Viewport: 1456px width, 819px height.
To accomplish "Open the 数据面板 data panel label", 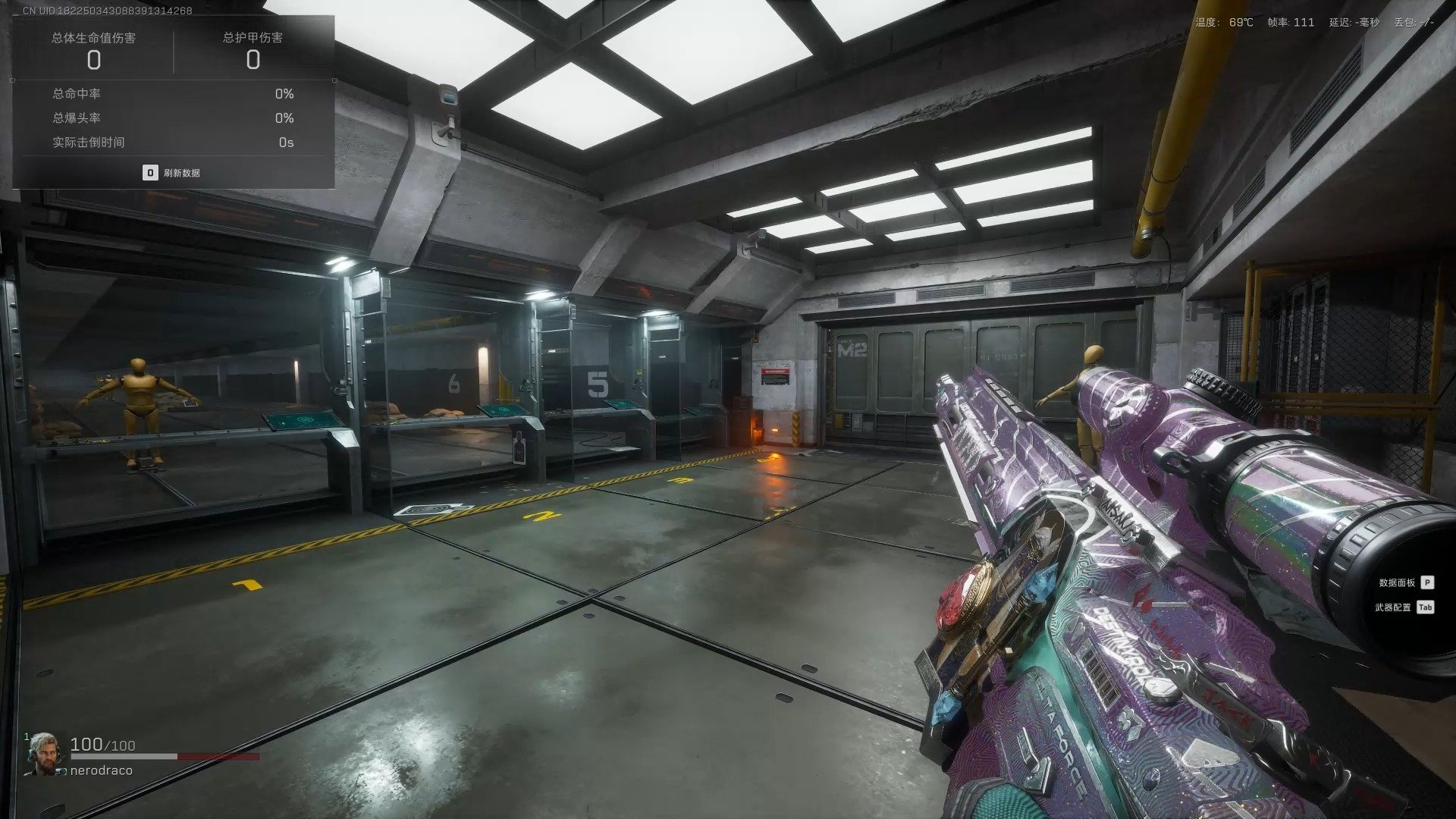I will pos(1397,582).
